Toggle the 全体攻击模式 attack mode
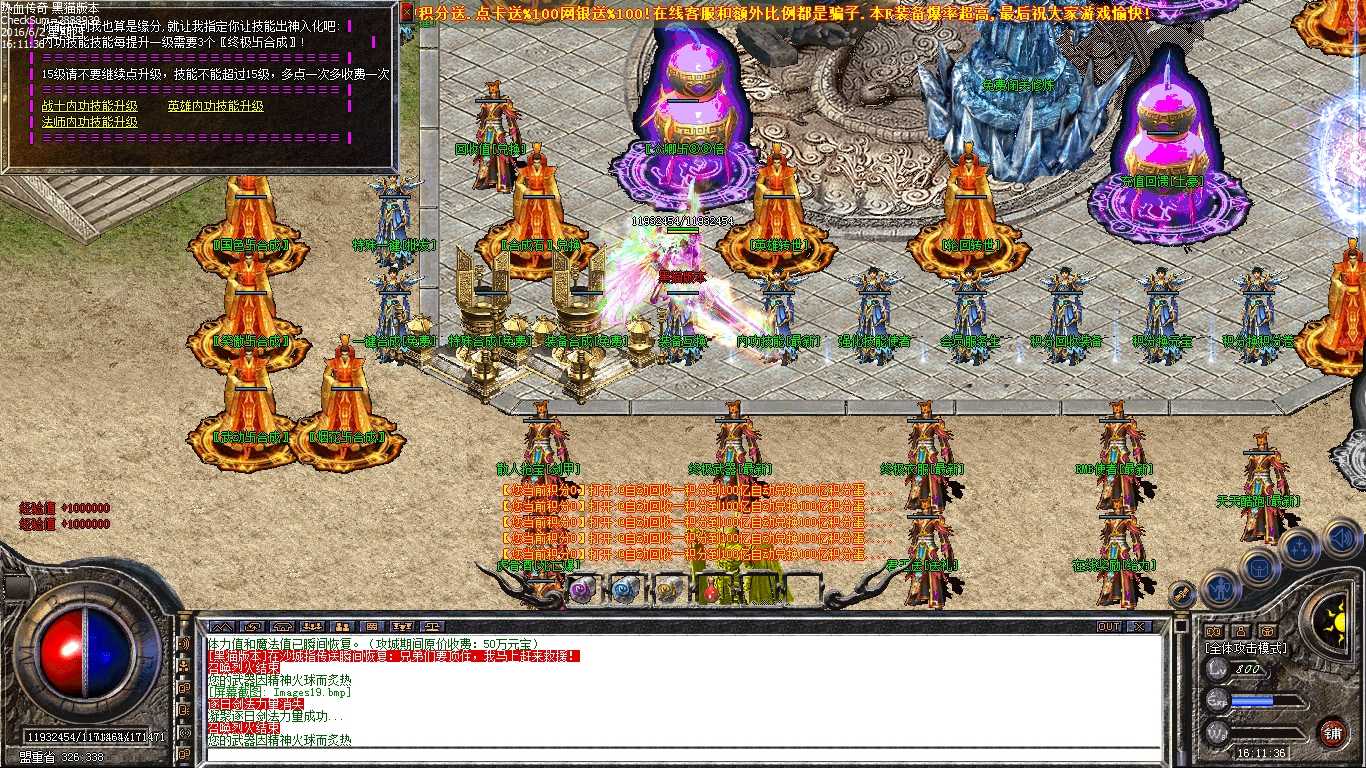This screenshot has height=768, width=1366. click(x=1246, y=648)
